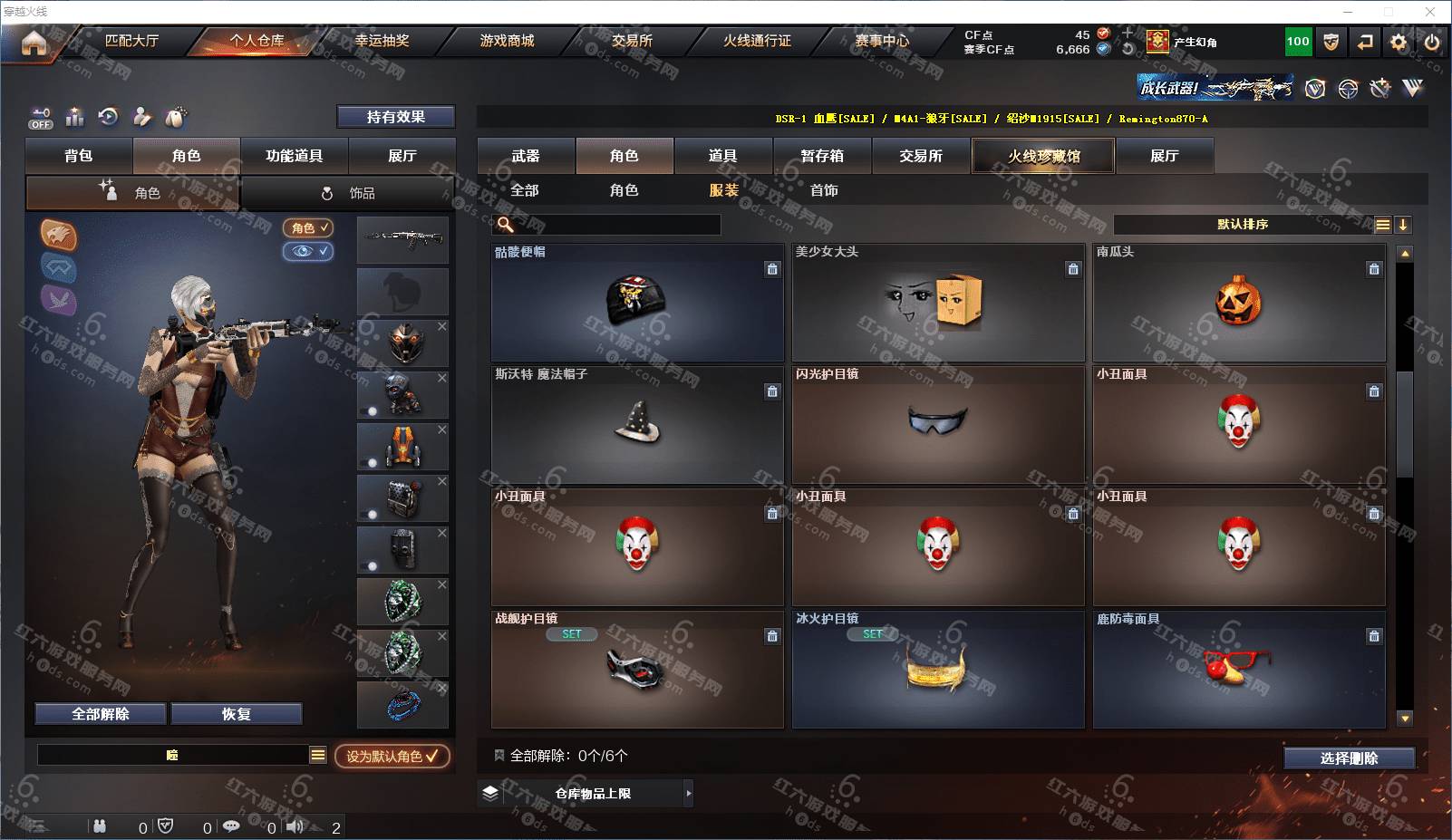Image resolution: width=1452 pixels, height=840 pixels.
Task: Open the 赛事中心 menu
Action: click(x=882, y=41)
